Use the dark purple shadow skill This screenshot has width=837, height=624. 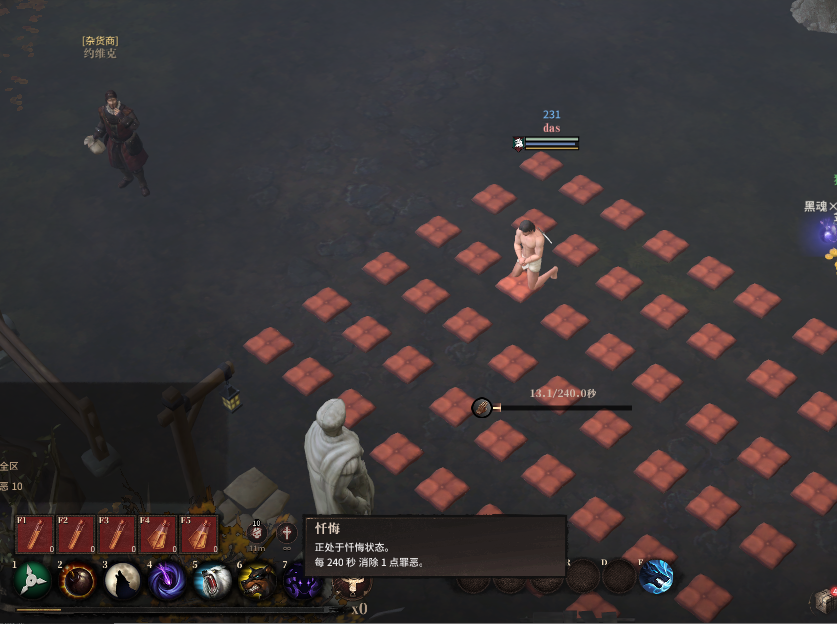[299, 581]
